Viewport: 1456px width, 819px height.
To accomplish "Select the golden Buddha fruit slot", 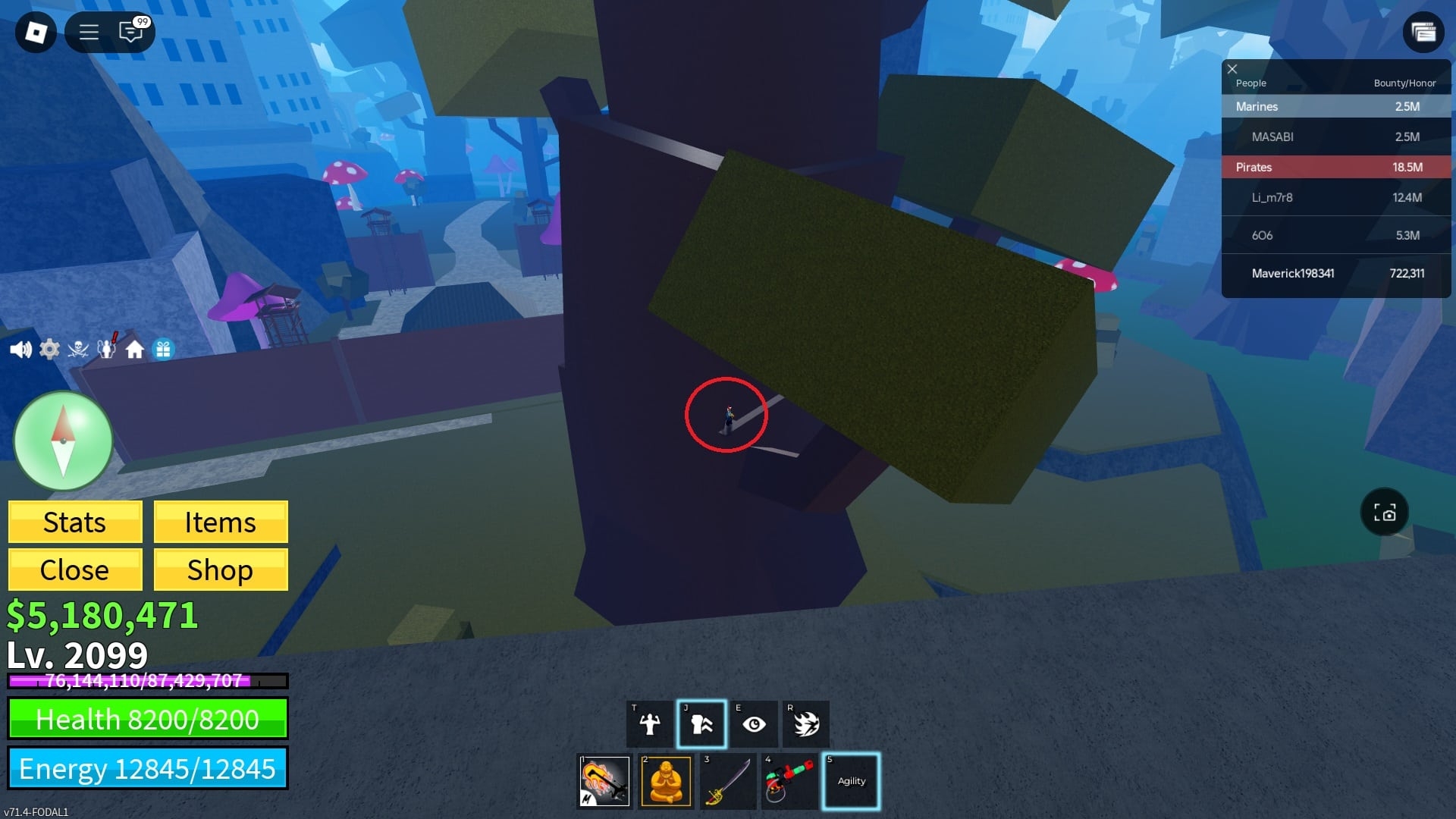I will [x=666, y=781].
